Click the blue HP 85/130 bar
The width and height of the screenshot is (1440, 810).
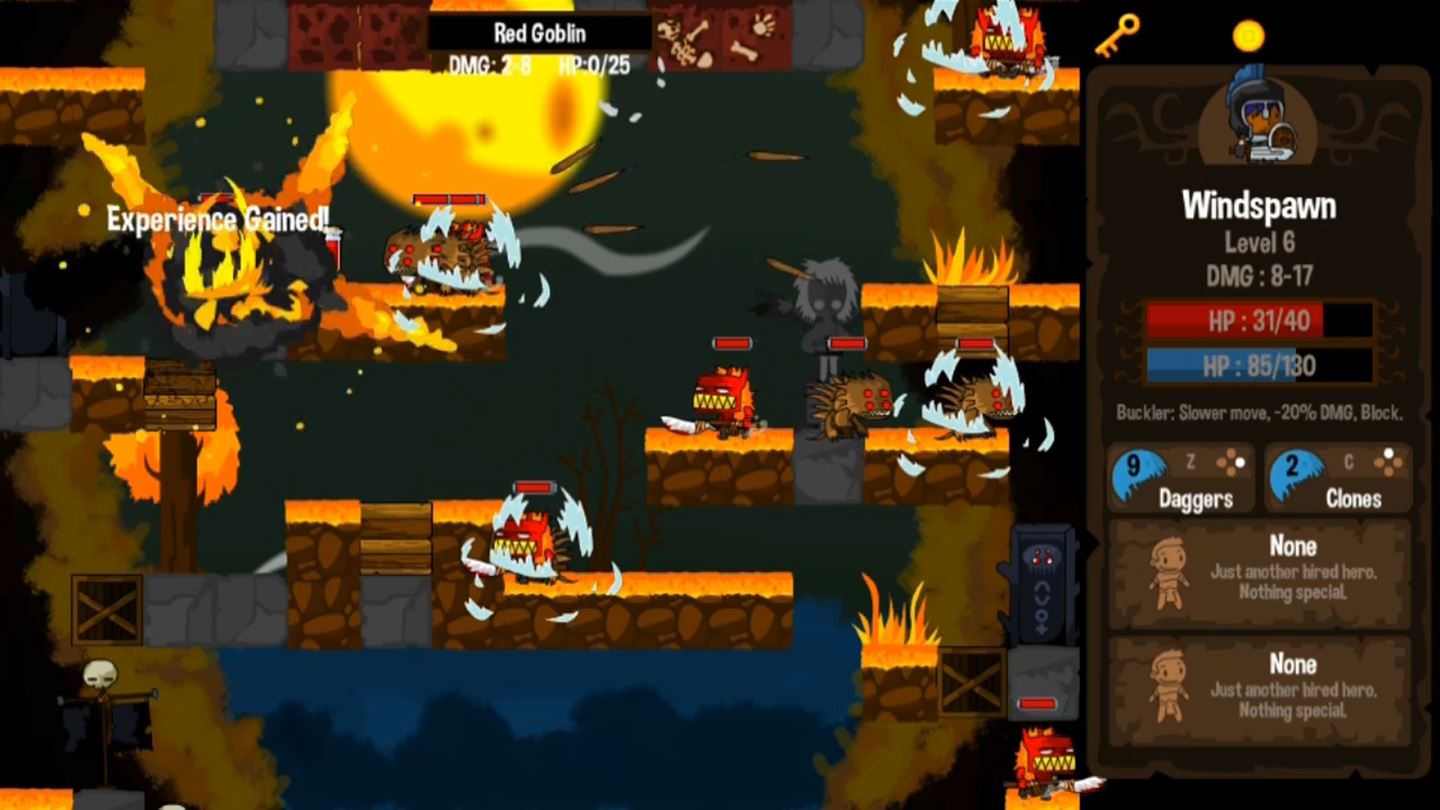1258,366
